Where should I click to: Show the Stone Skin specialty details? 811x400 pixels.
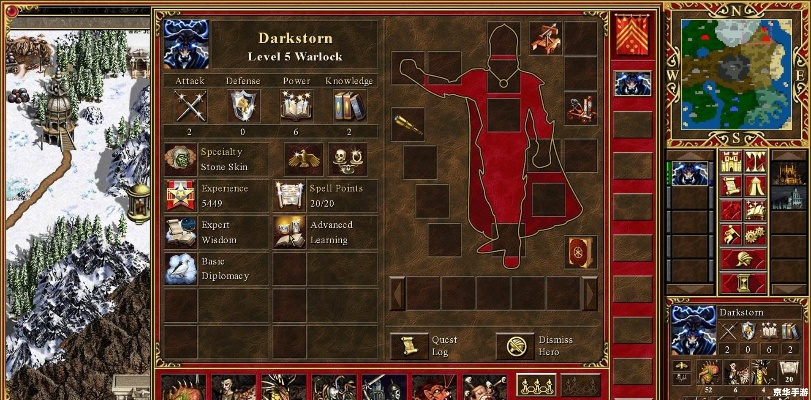click(180, 160)
